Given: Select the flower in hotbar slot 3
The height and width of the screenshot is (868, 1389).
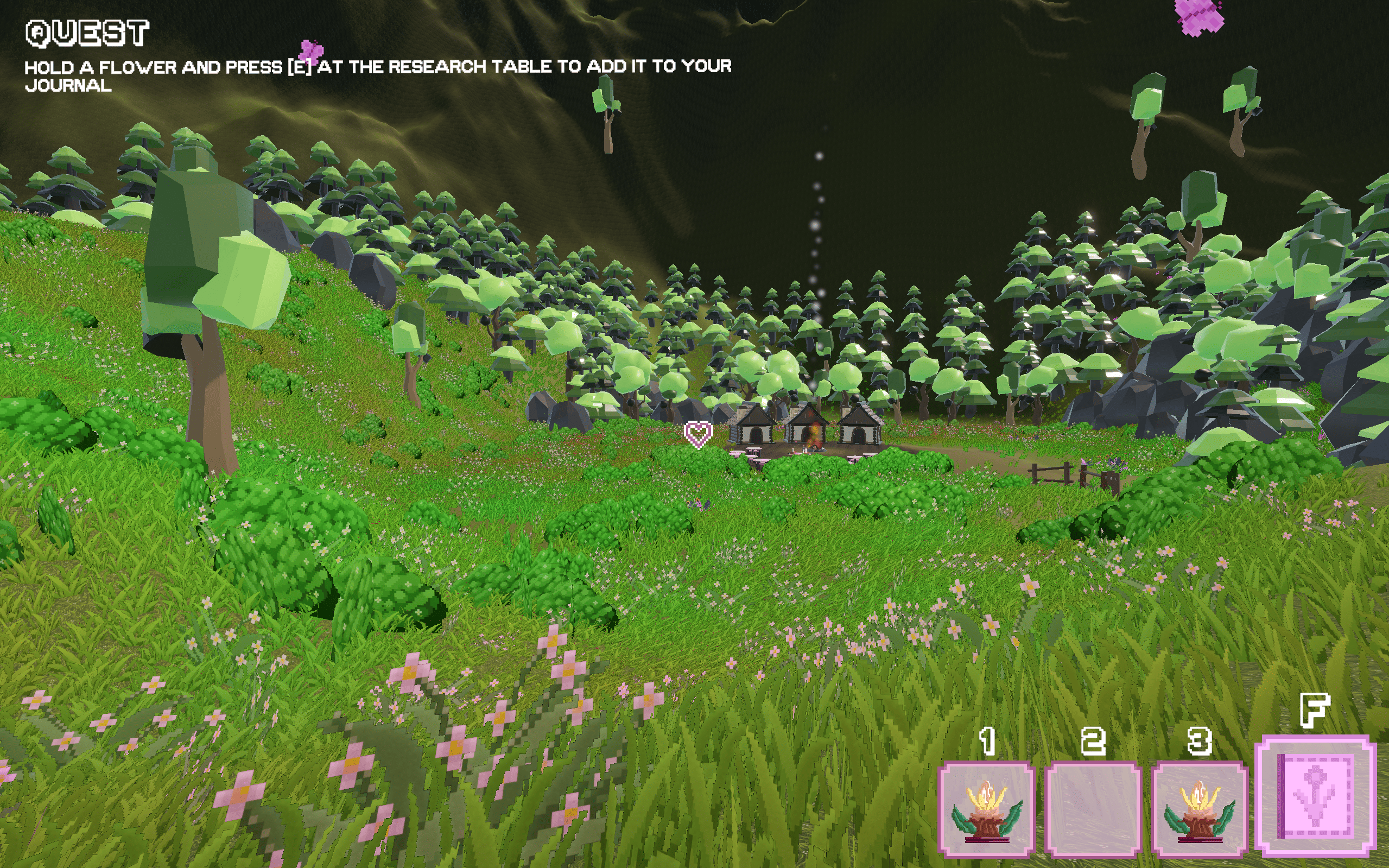Looking at the screenshot, I should coord(1199,808).
